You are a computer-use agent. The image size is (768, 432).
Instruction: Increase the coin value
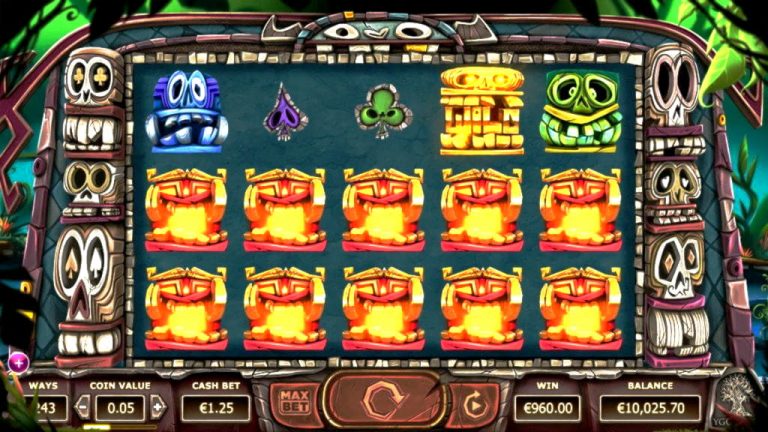pos(157,407)
